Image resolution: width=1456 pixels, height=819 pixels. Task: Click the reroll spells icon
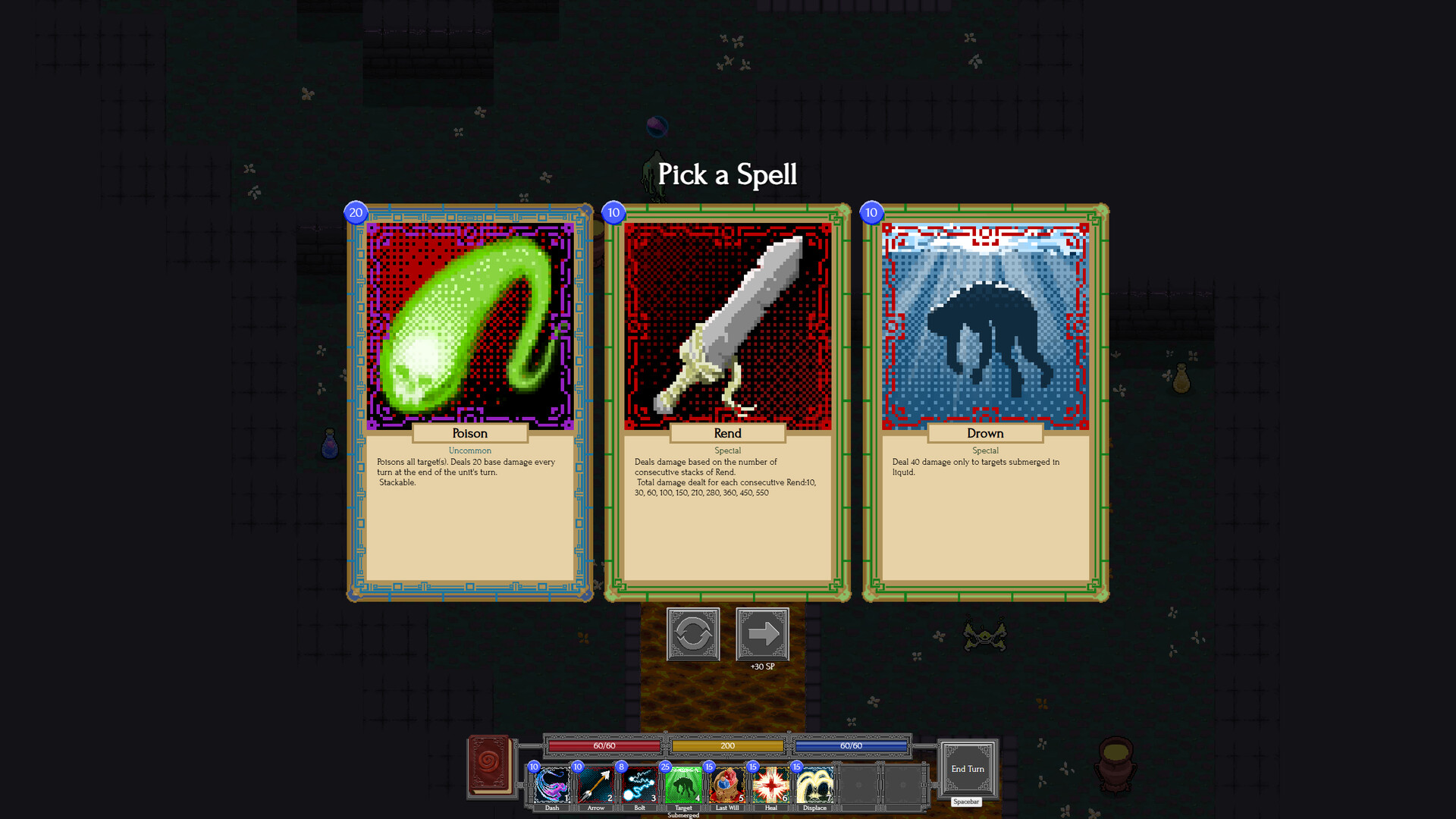(693, 635)
